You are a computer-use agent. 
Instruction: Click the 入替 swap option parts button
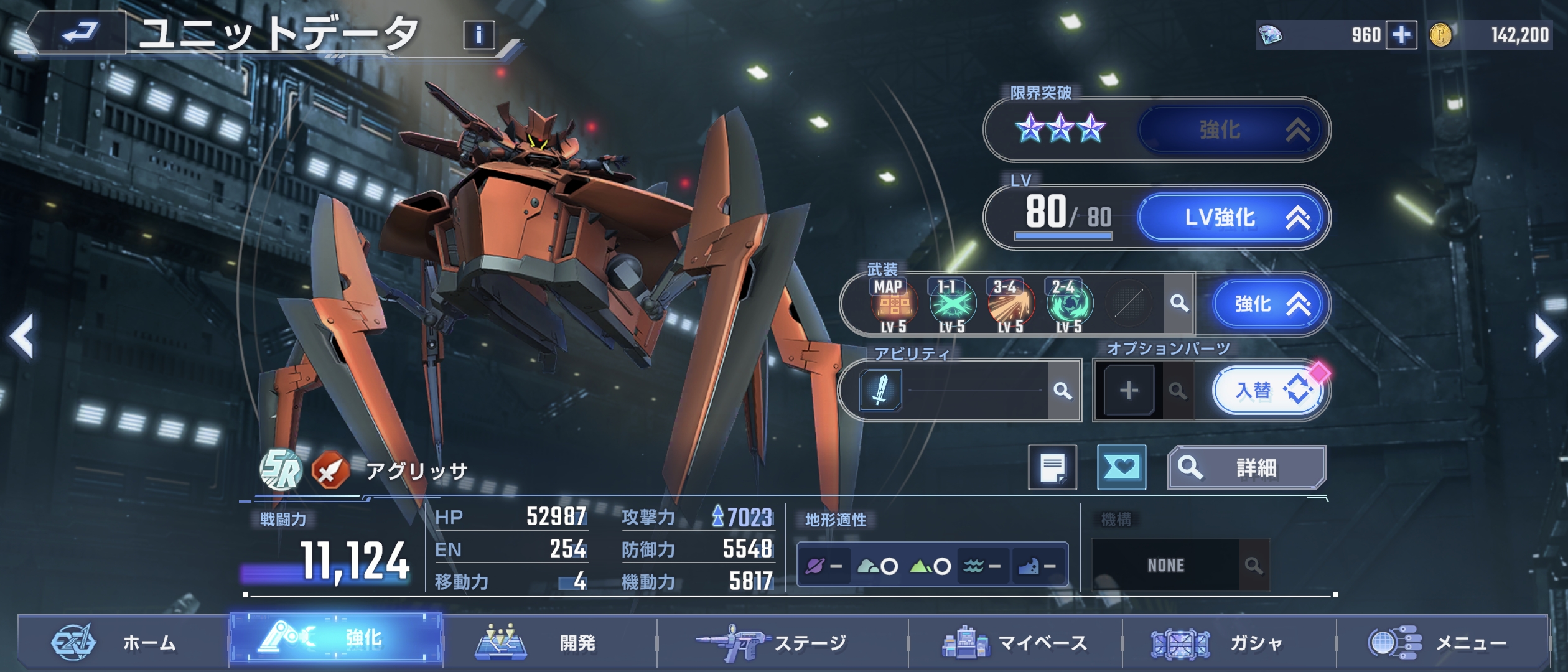coord(1267,391)
